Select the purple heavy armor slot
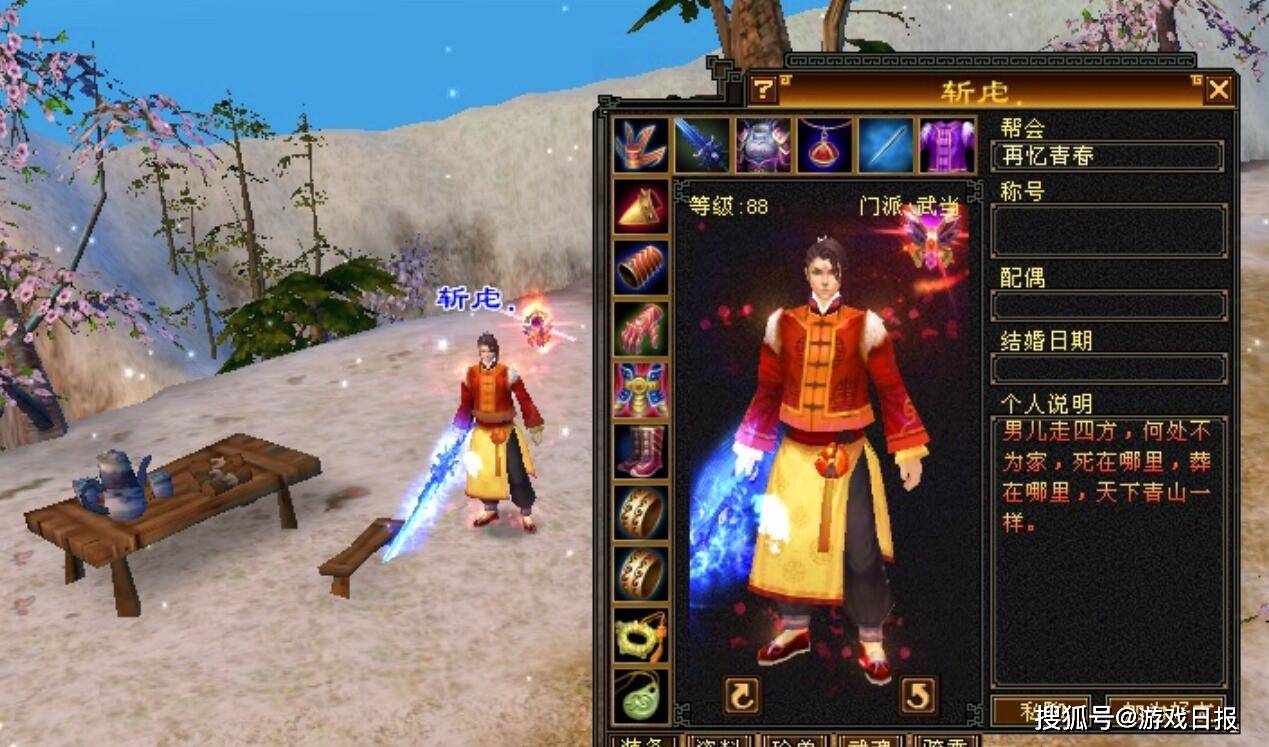The height and width of the screenshot is (747, 1269). (x=763, y=146)
